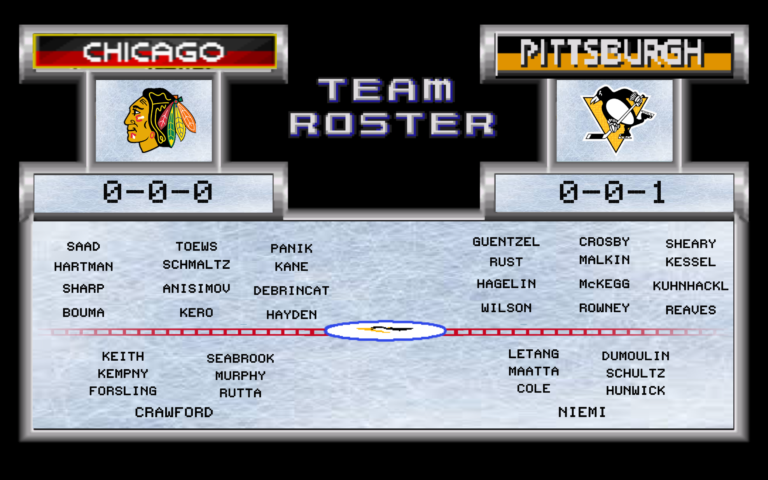
Task: Select Toews in the Chicago roster
Action: coord(196,246)
